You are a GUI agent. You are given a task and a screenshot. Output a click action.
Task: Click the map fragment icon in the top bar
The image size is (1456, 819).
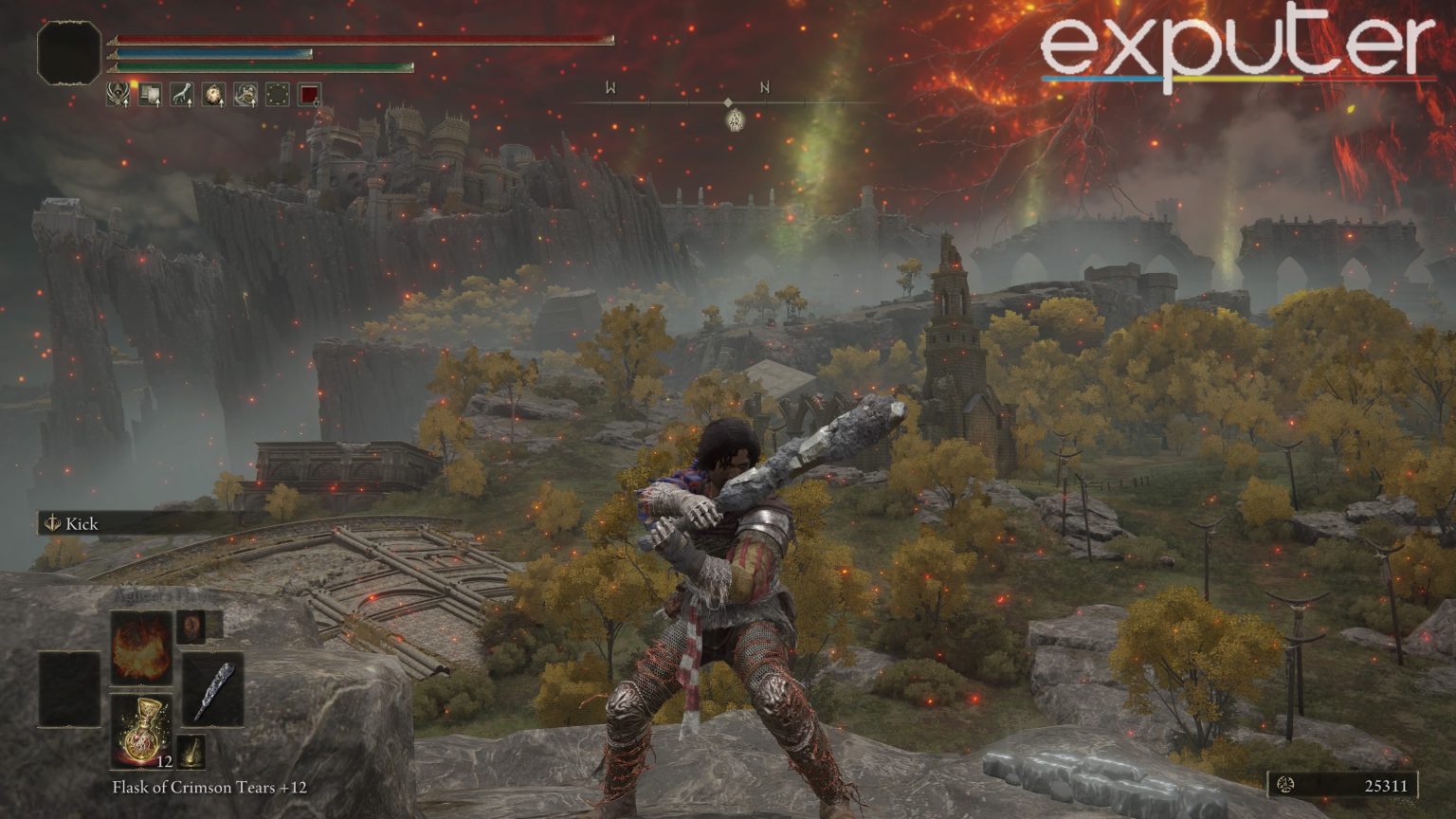(150, 95)
